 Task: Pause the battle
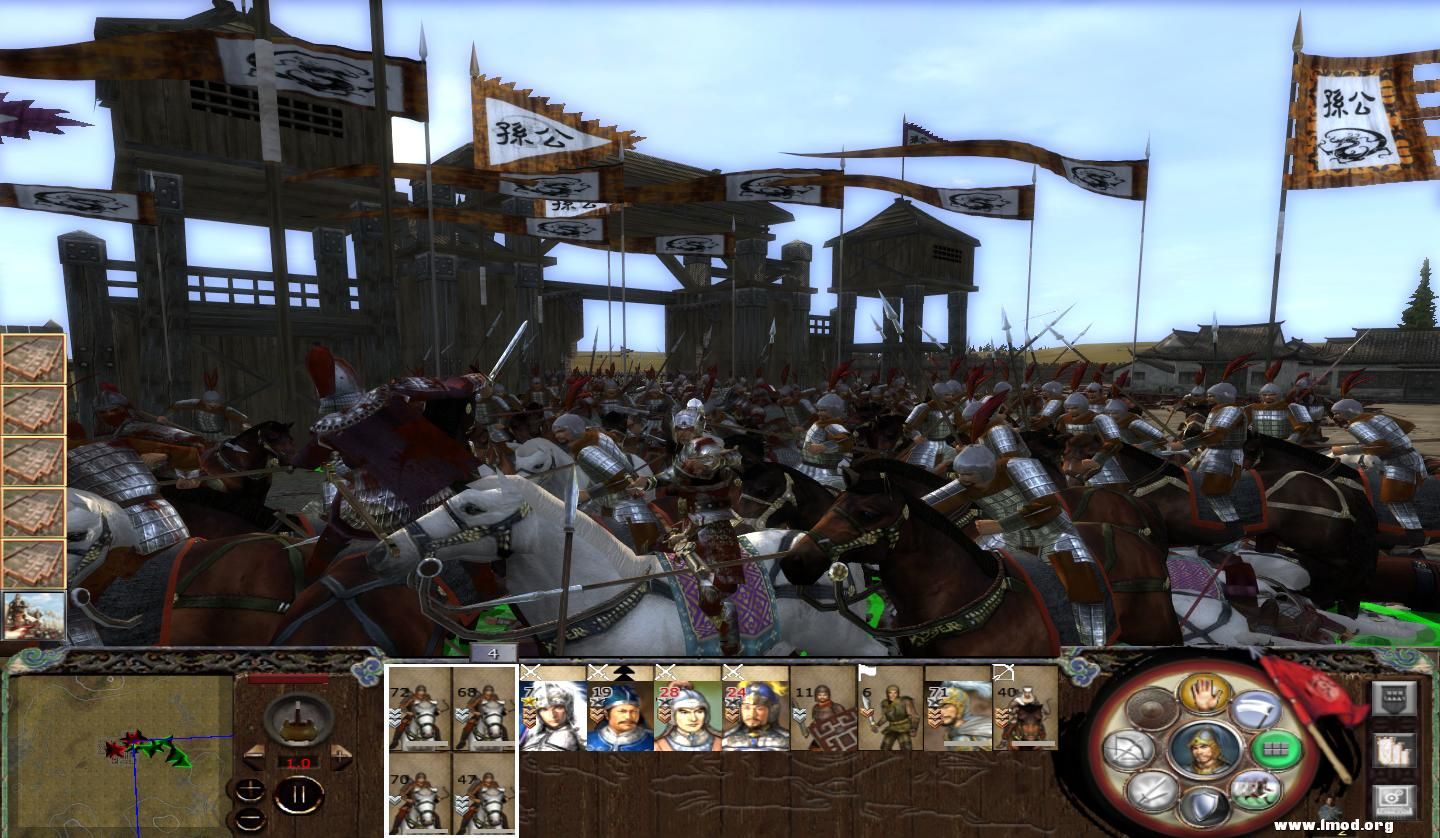point(298,796)
